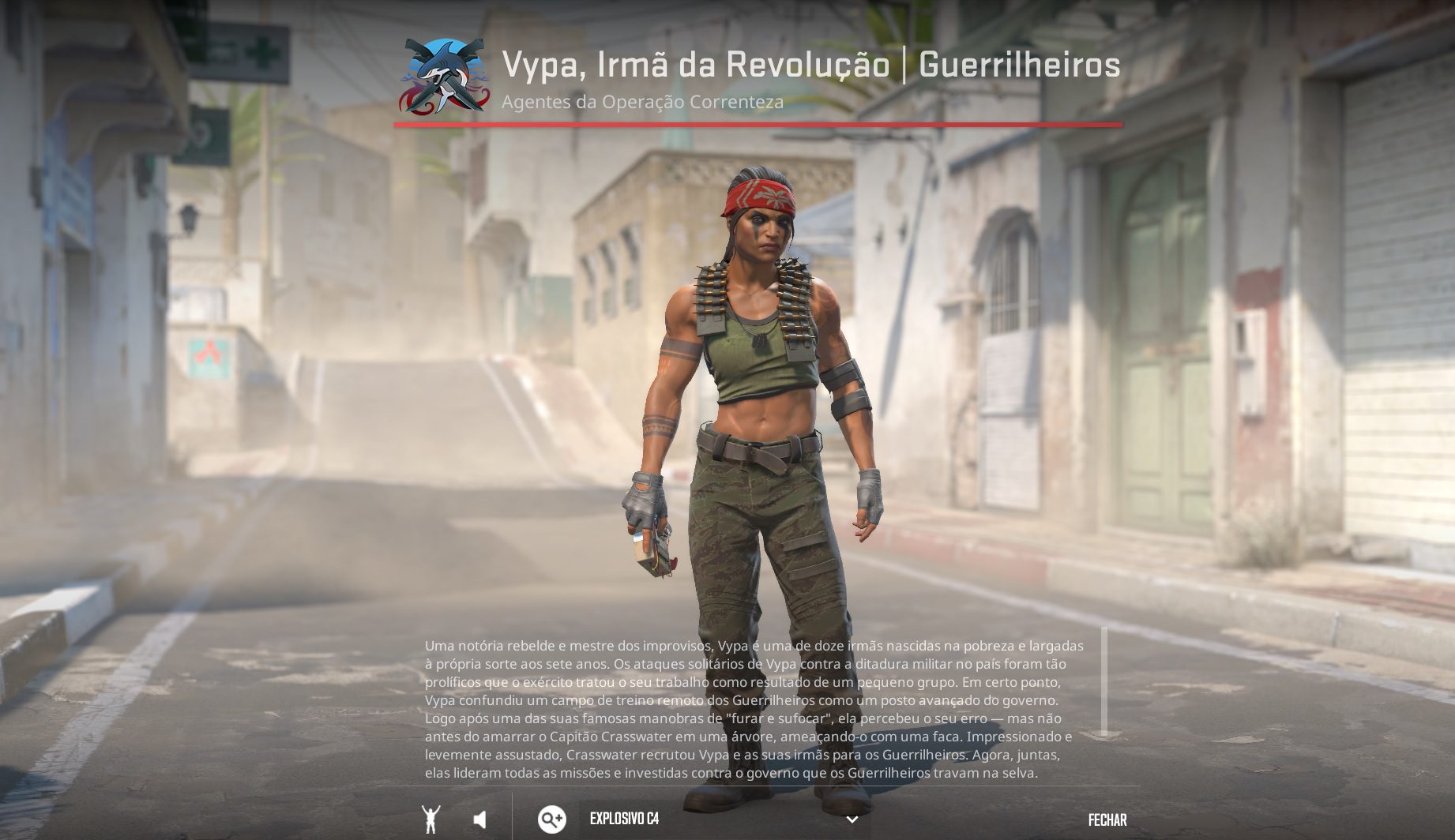
Task: Tap the volume icon beside the pose icon
Action: [479, 819]
